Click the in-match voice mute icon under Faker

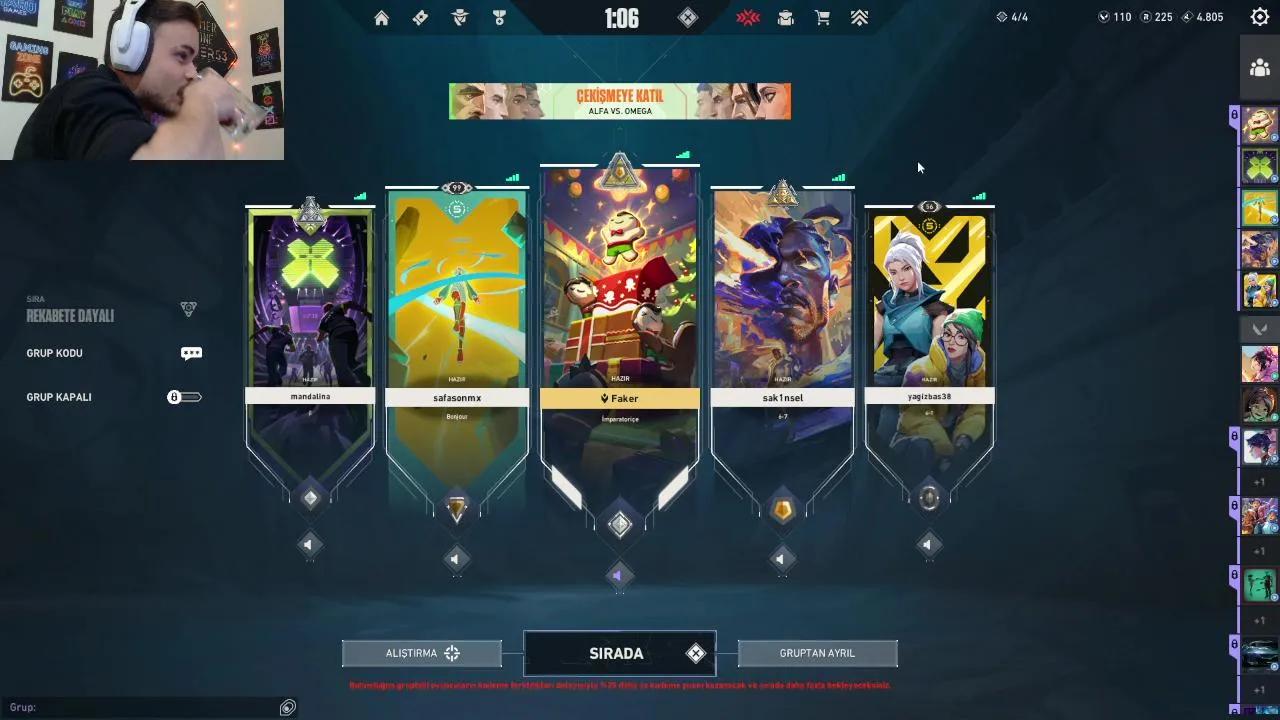pos(620,575)
